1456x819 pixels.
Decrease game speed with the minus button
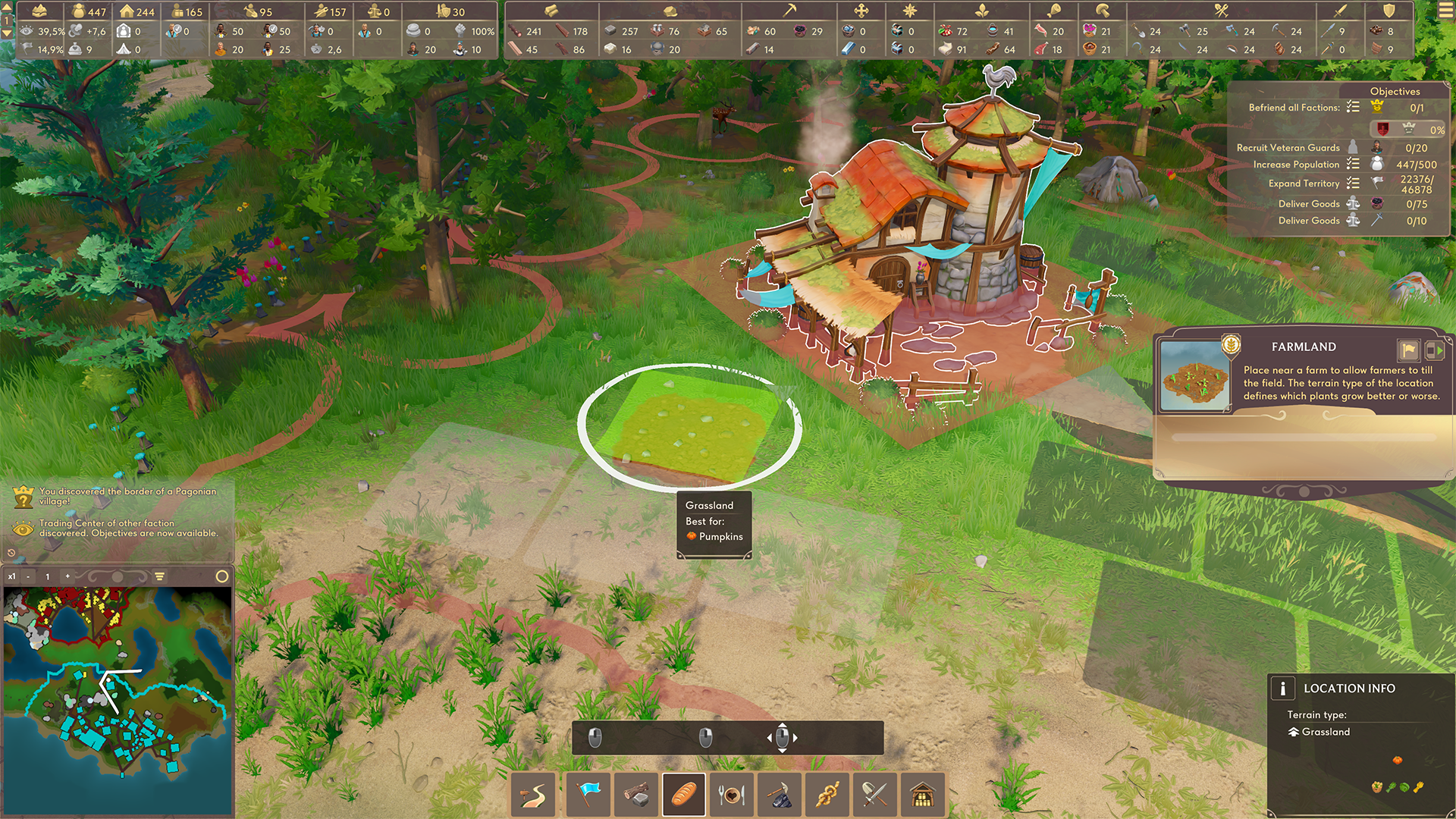pyautogui.click(x=28, y=577)
